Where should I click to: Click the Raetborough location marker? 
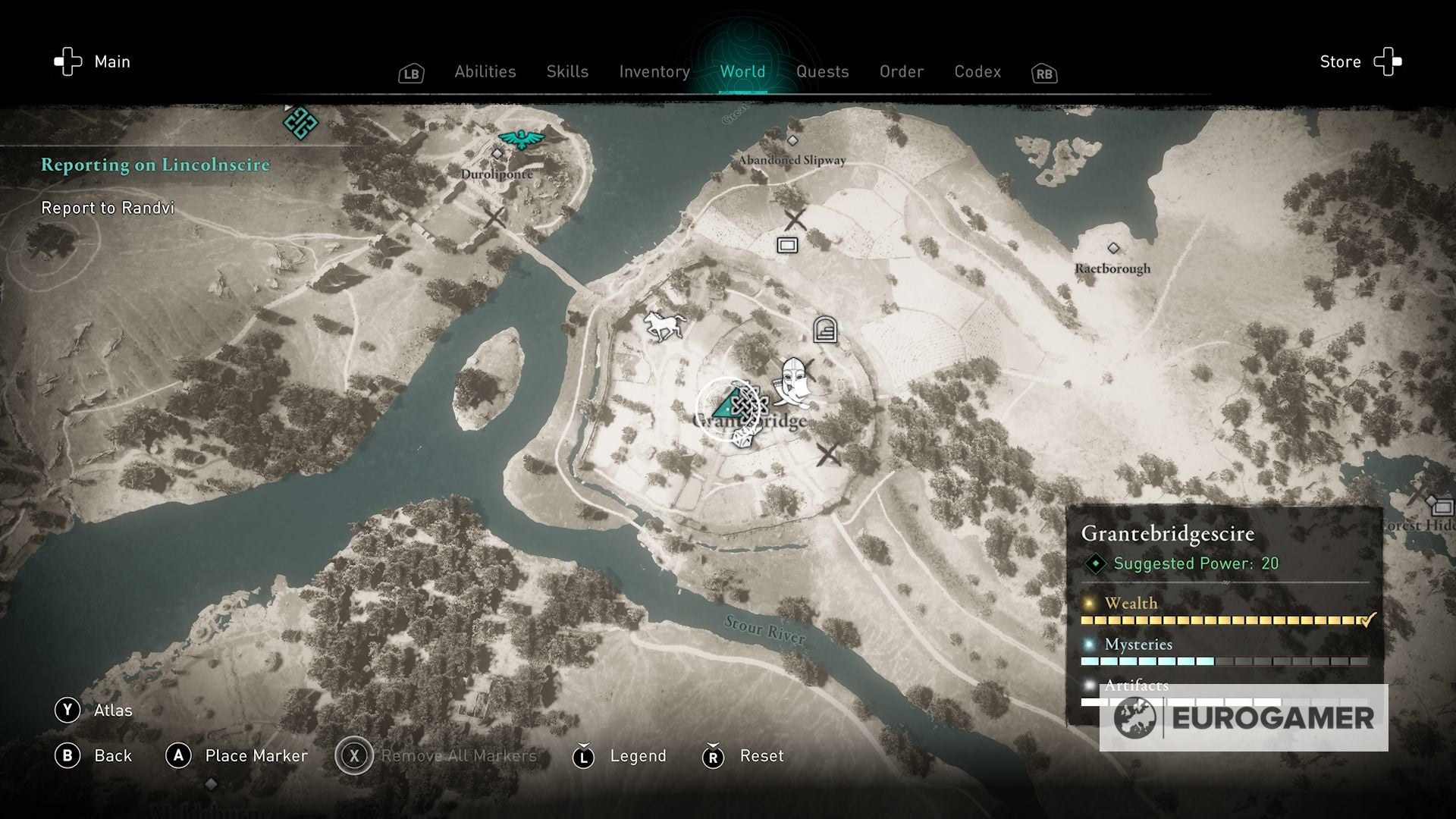(1113, 249)
